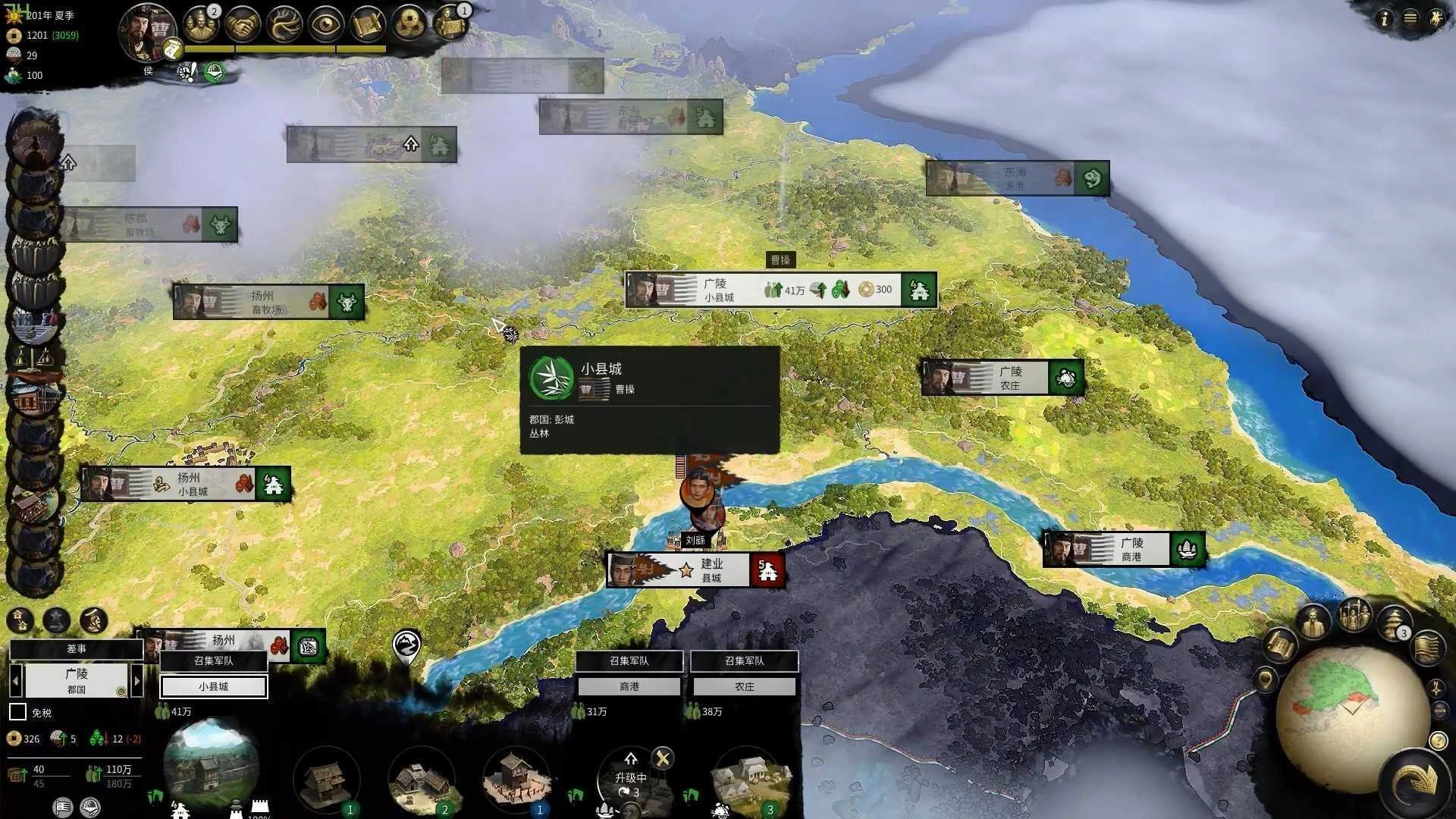Click the left arrow on the commandery selector

click(x=16, y=682)
